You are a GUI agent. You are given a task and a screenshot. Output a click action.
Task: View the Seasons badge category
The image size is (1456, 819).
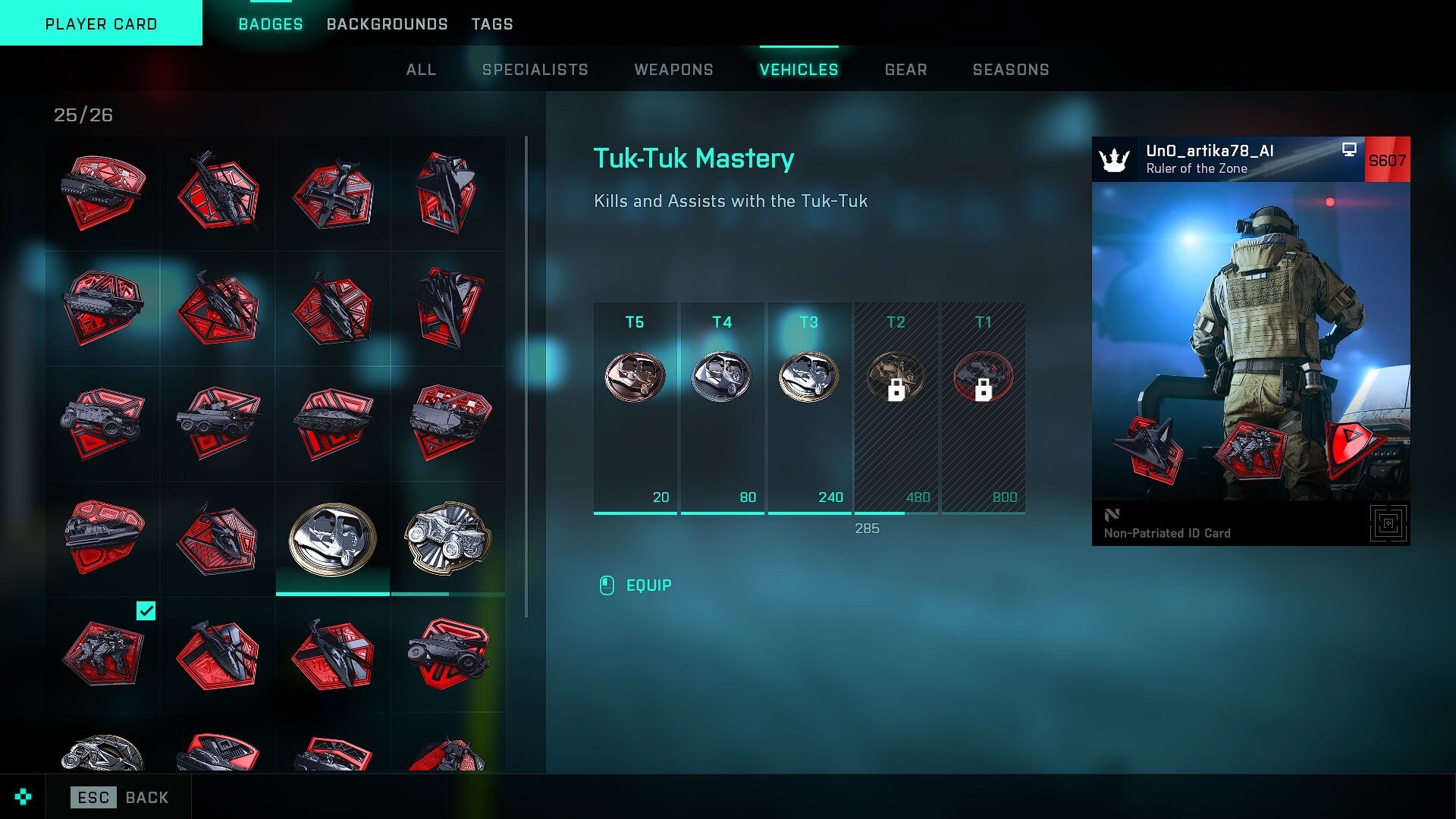(x=1011, y=70)
